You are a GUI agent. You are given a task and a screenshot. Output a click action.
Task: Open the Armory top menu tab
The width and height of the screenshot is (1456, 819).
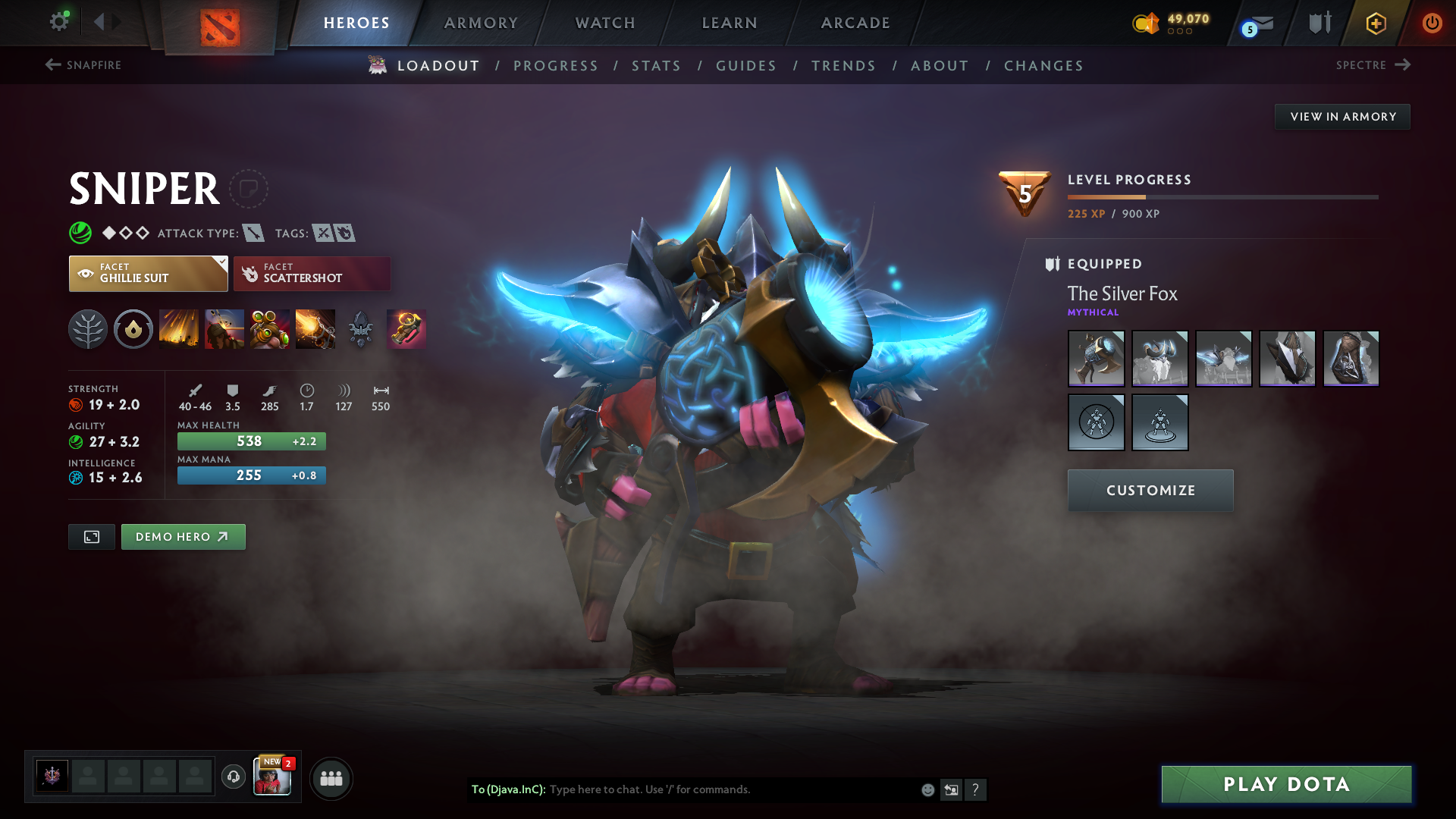click(481, 23)
